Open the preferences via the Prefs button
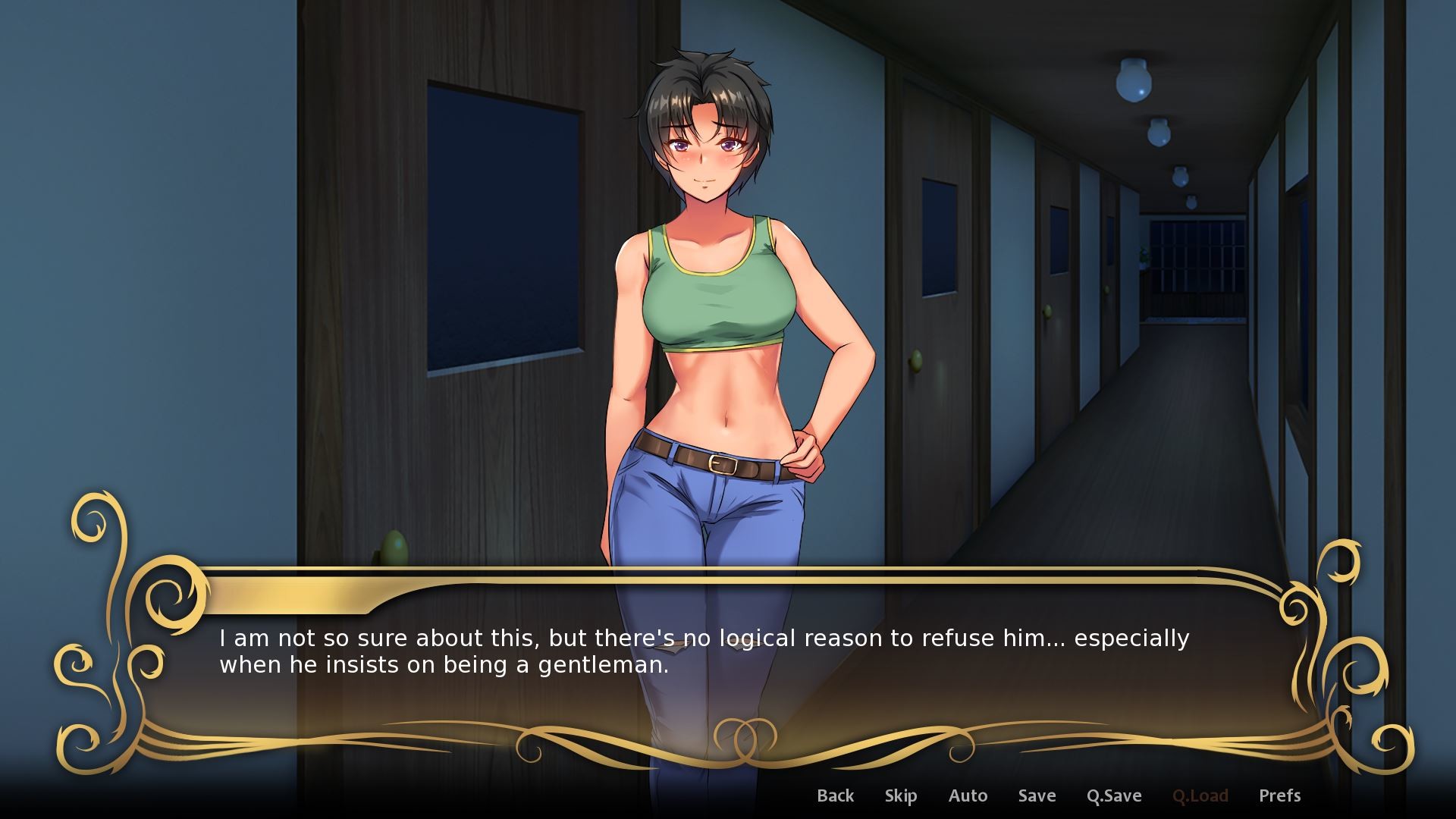Viewport: 1456px width, 819px height. tap(1280, 795)
